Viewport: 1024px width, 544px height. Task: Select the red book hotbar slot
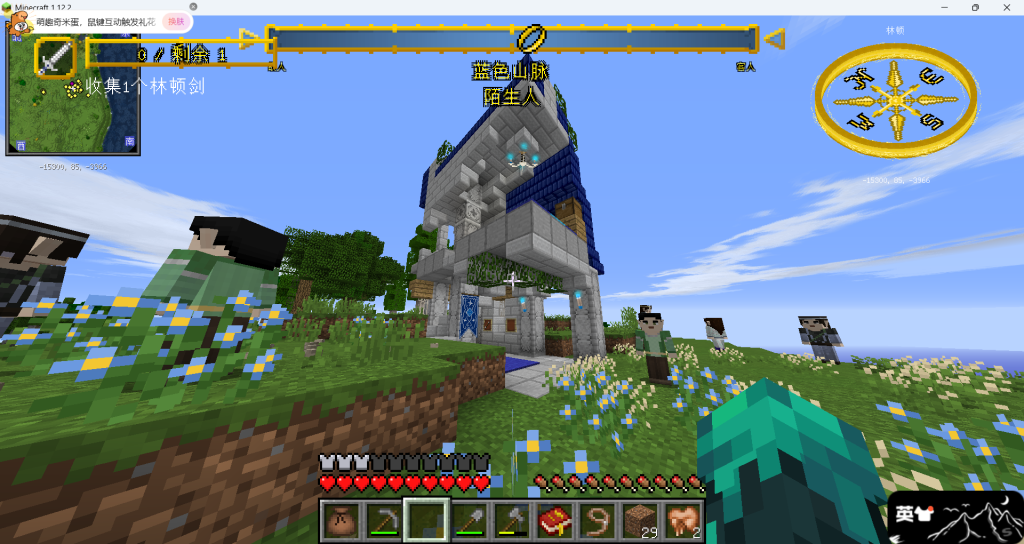(554, 520)
